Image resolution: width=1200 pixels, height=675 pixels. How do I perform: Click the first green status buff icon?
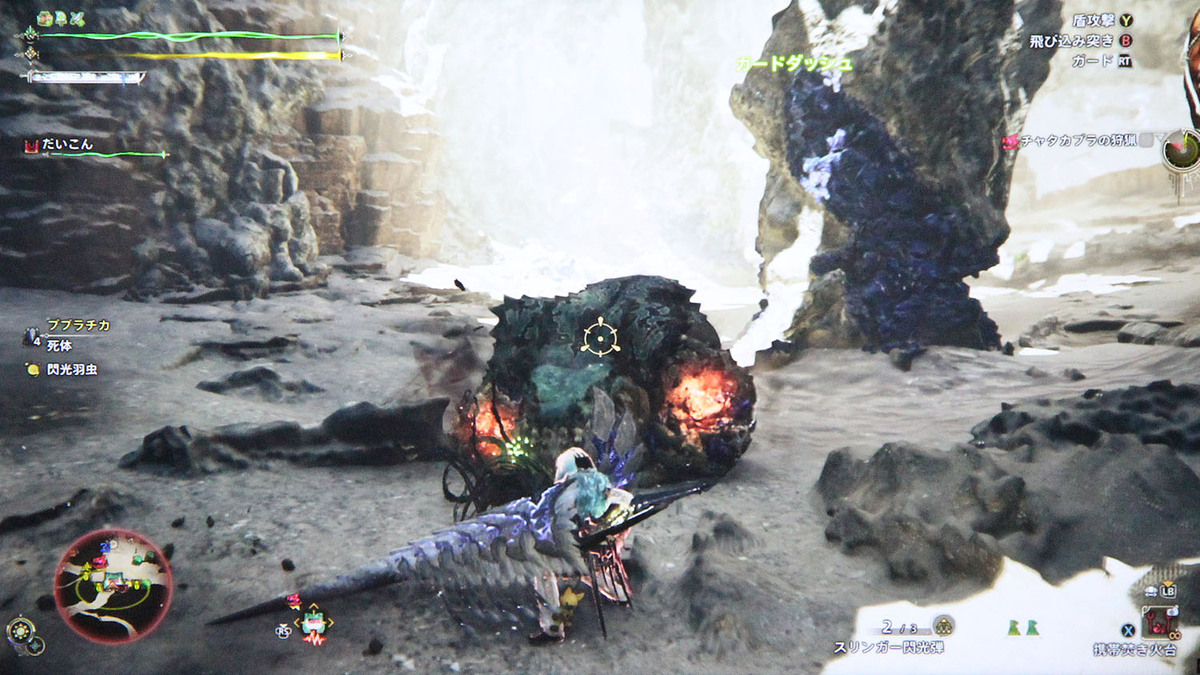click(x=44, y=18)
